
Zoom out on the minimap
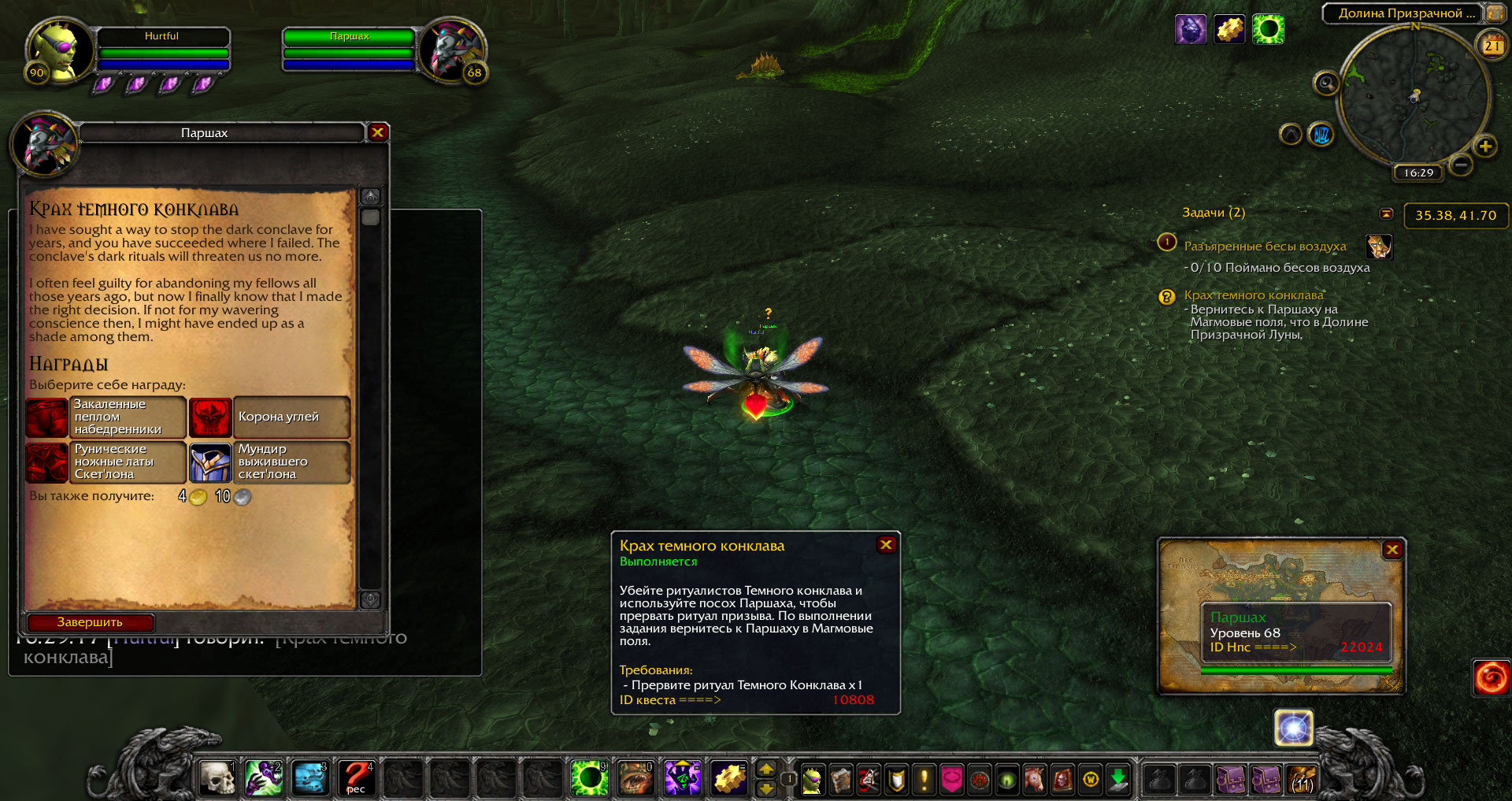1461,165
